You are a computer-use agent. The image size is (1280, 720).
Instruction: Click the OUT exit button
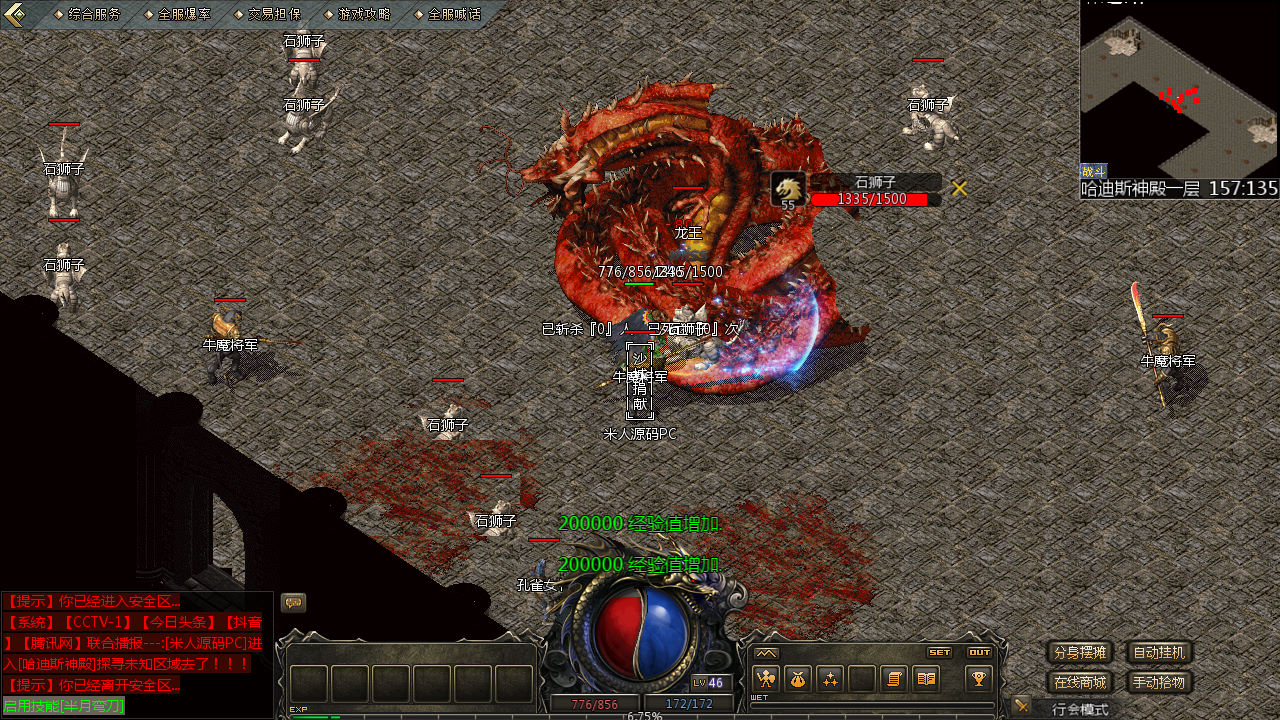coord(979,652)
